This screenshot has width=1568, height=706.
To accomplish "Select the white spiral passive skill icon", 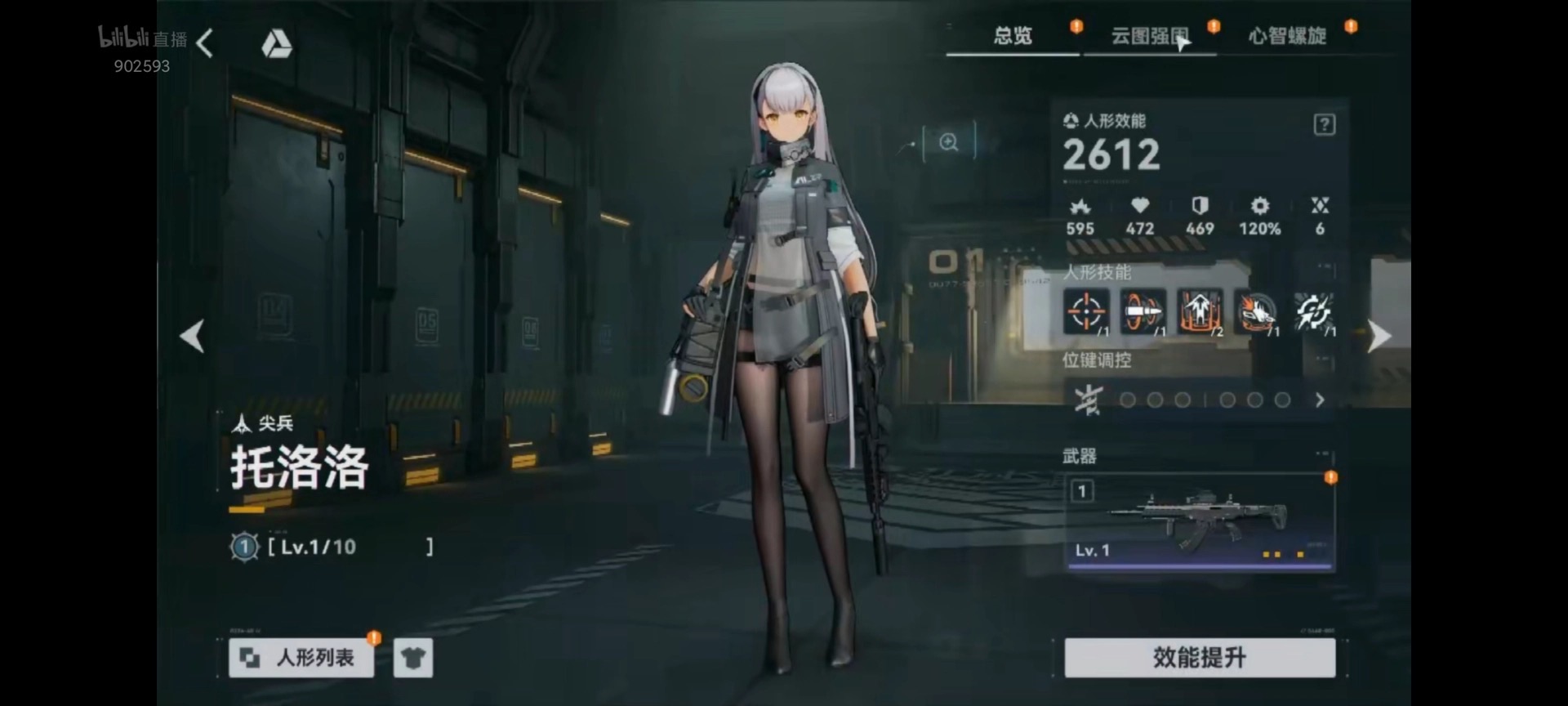I will pos(1313,311).
